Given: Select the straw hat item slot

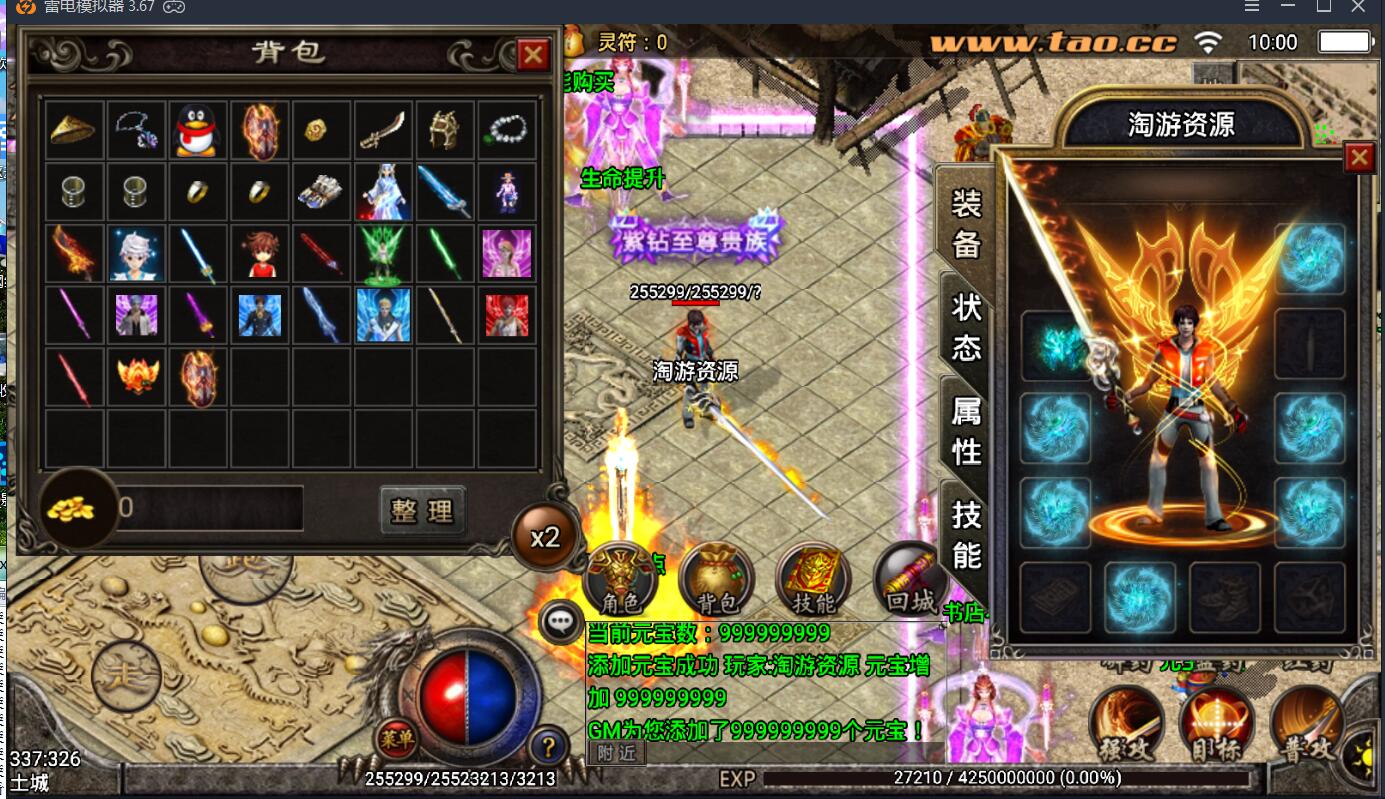Looking at the screenshot, I should click(x=73, y=131).
